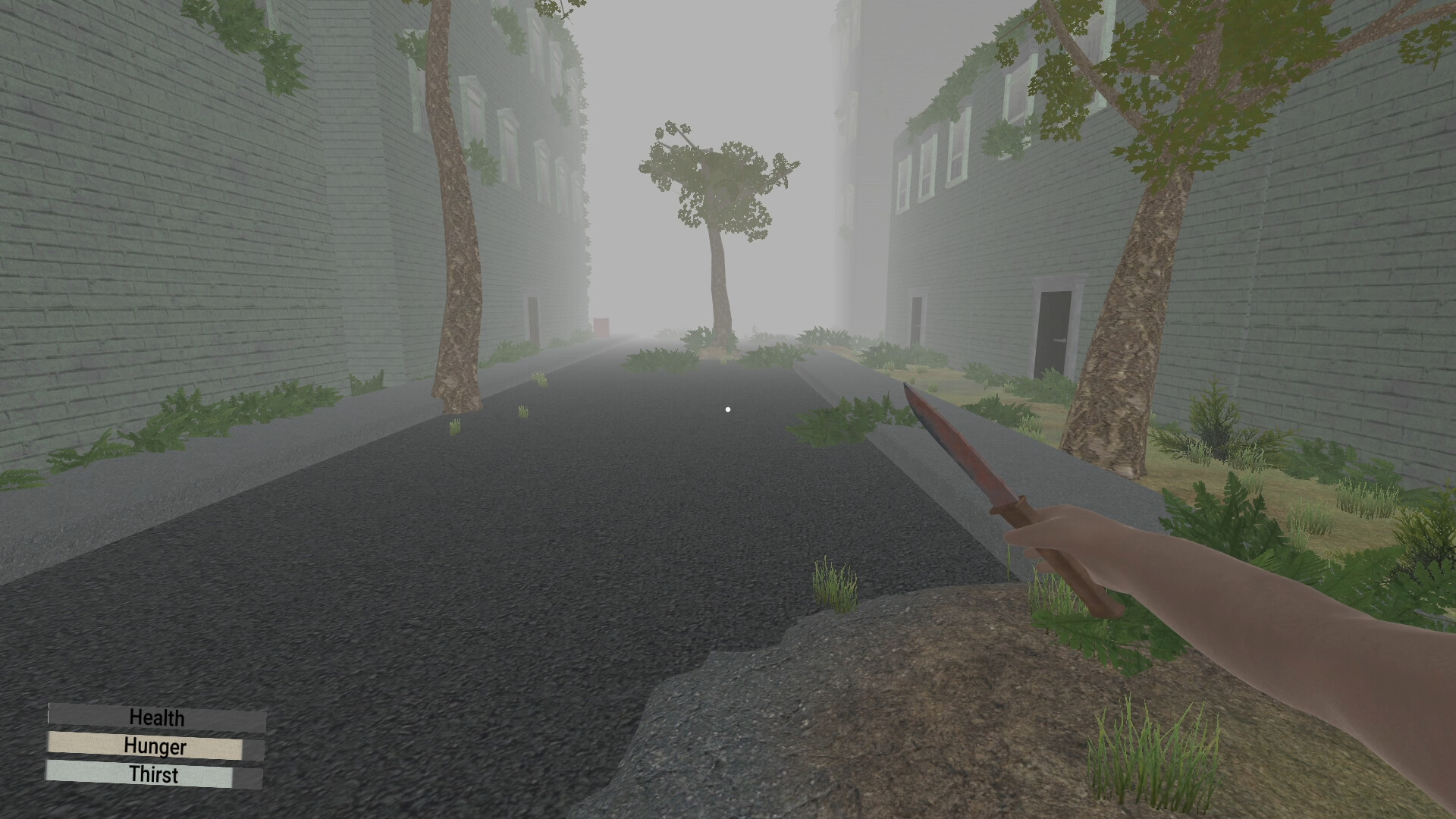Click the red object near the left building

click(603, 326)
